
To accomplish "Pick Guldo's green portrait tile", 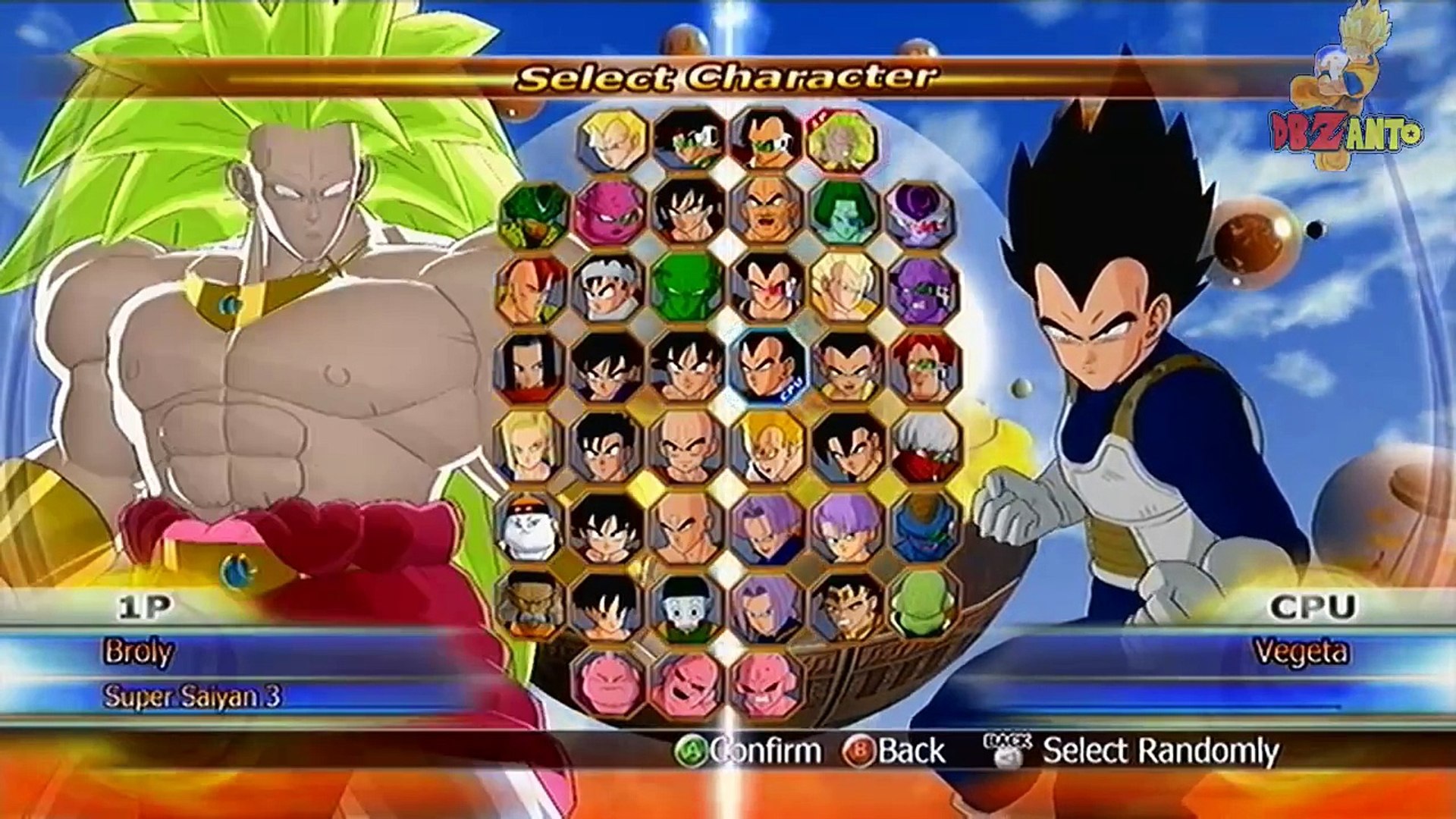I will click(923, 604).
